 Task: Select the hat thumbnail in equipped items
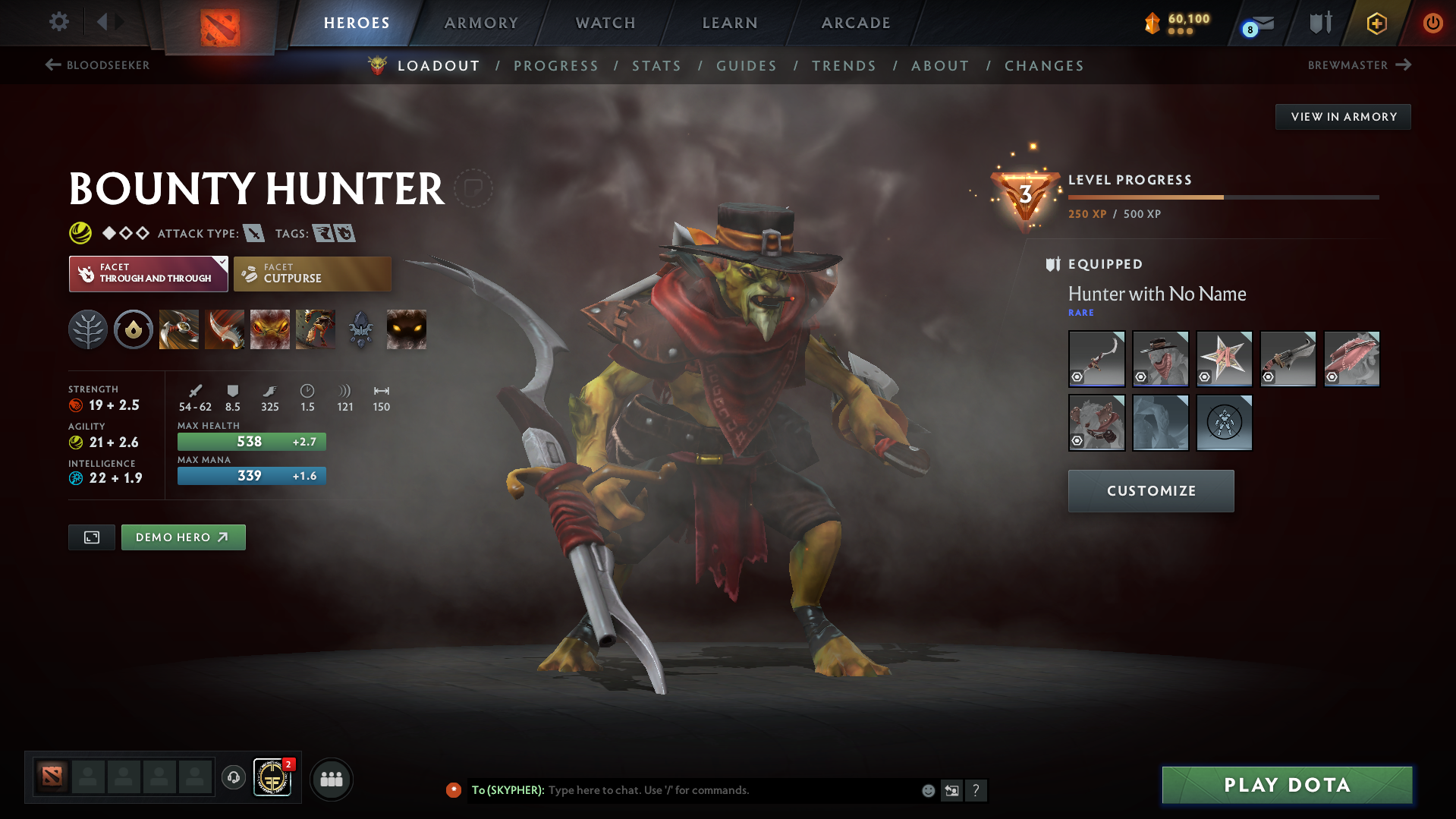click(1160, 358)
